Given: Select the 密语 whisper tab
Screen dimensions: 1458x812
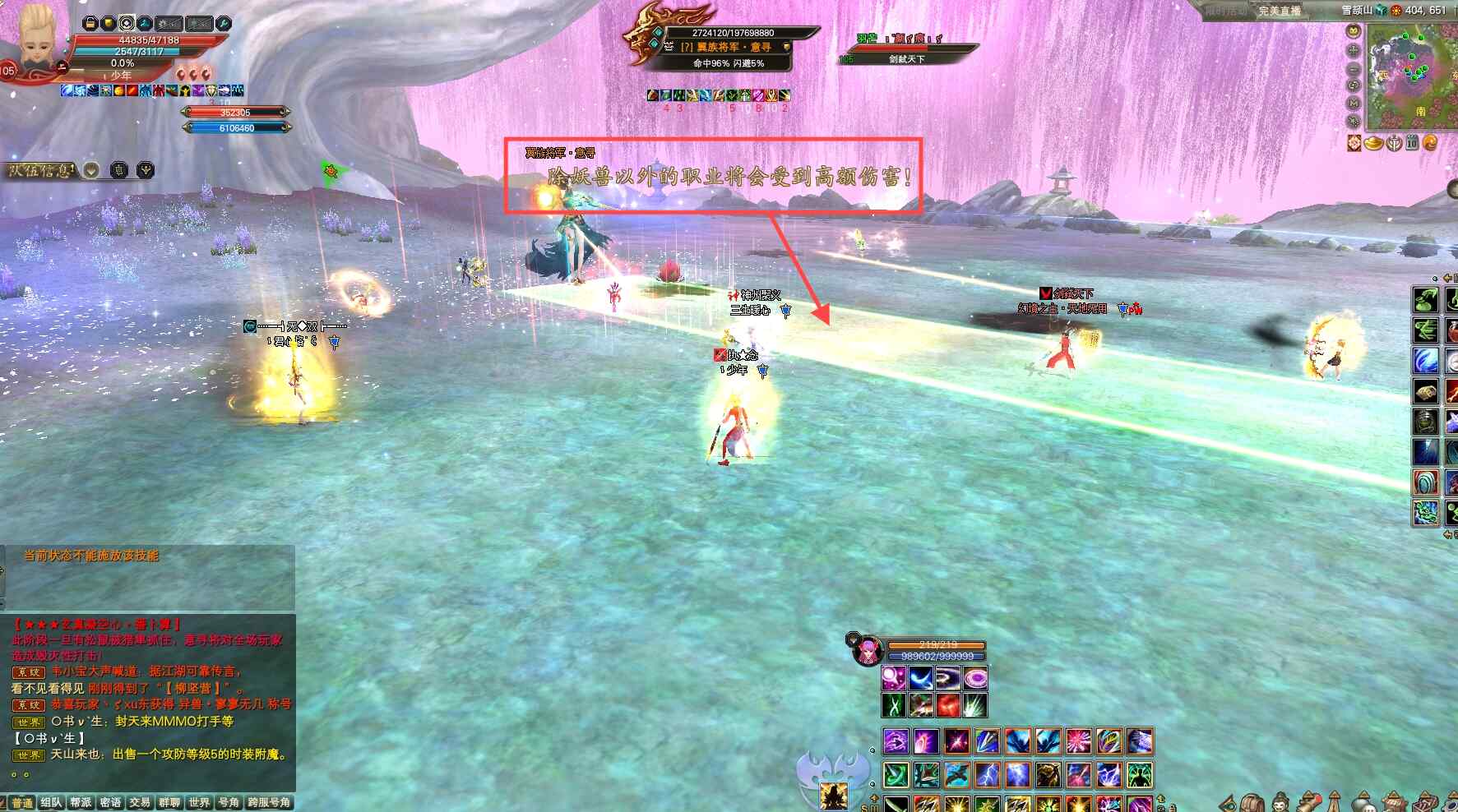Looking at the screenshot, I should 110,803.
